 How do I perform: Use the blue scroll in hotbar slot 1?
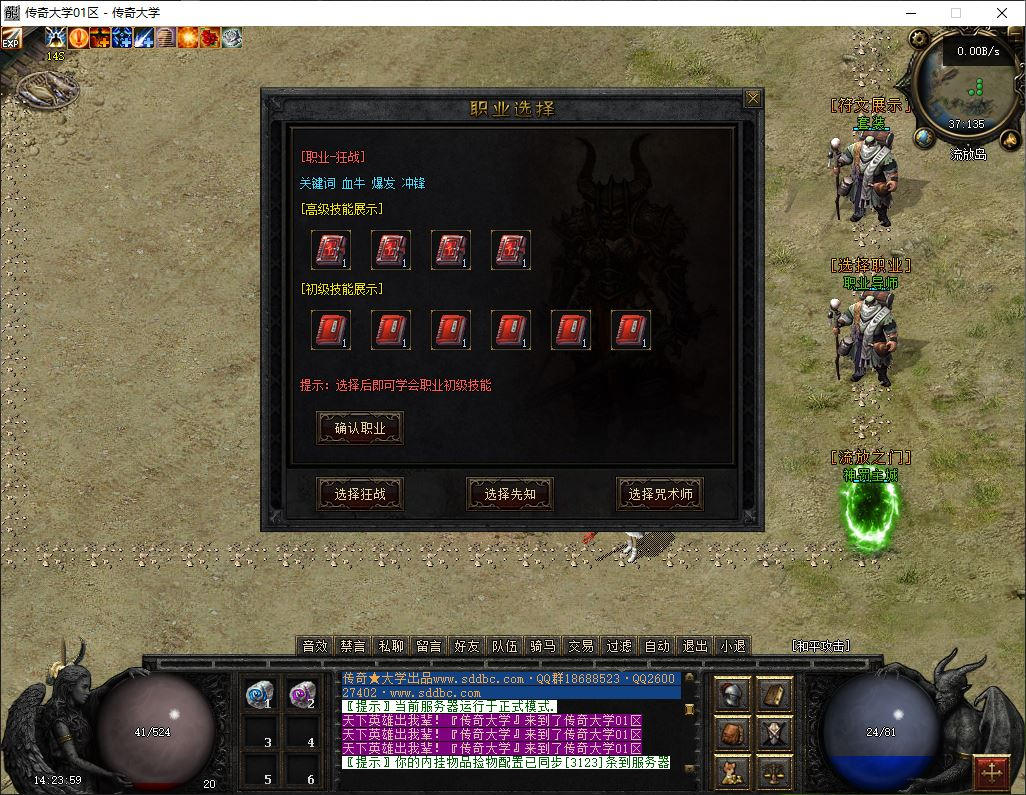pyautogui.click(x=261, y=694)
